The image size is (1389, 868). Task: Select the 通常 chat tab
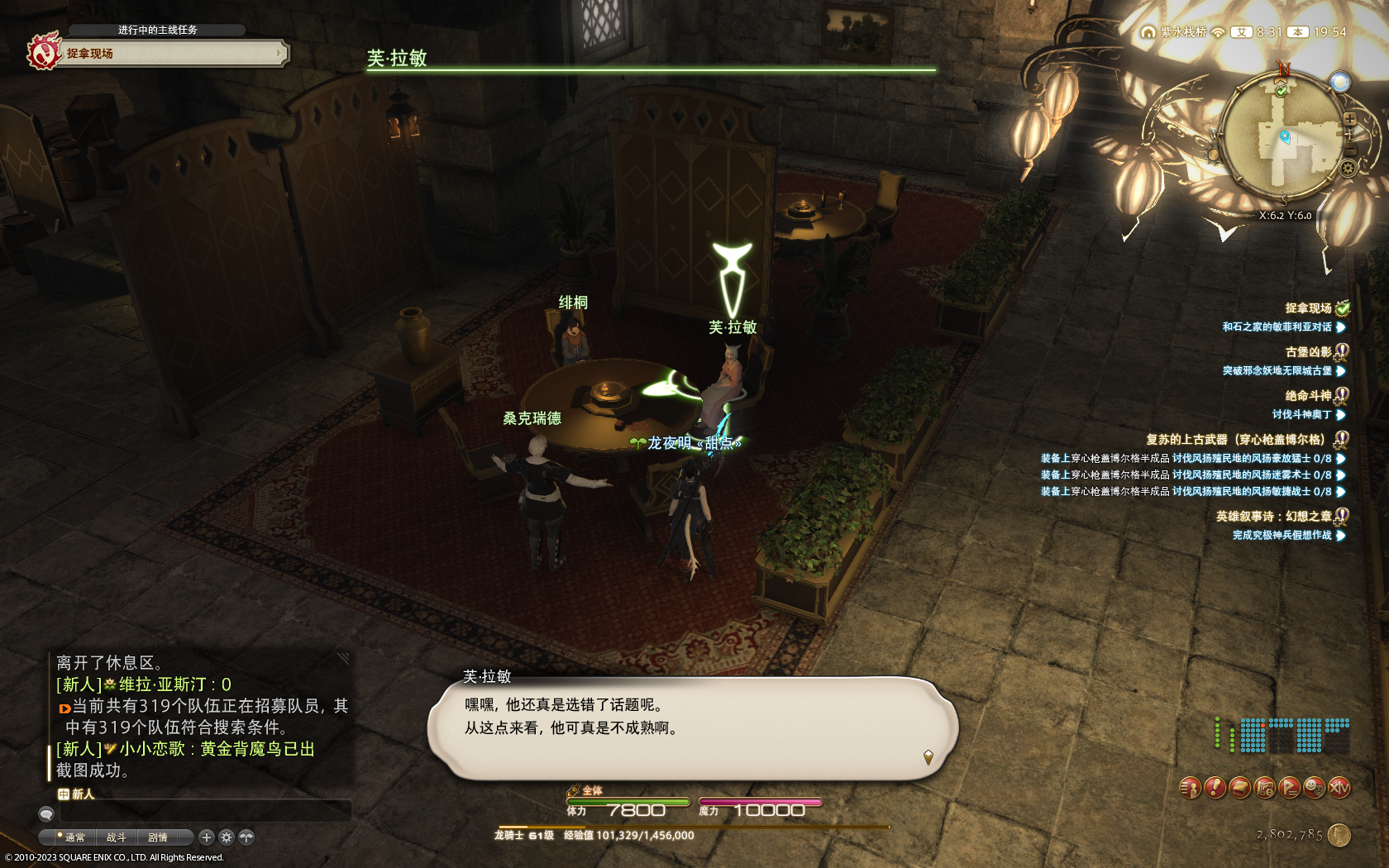pos(74,837)
